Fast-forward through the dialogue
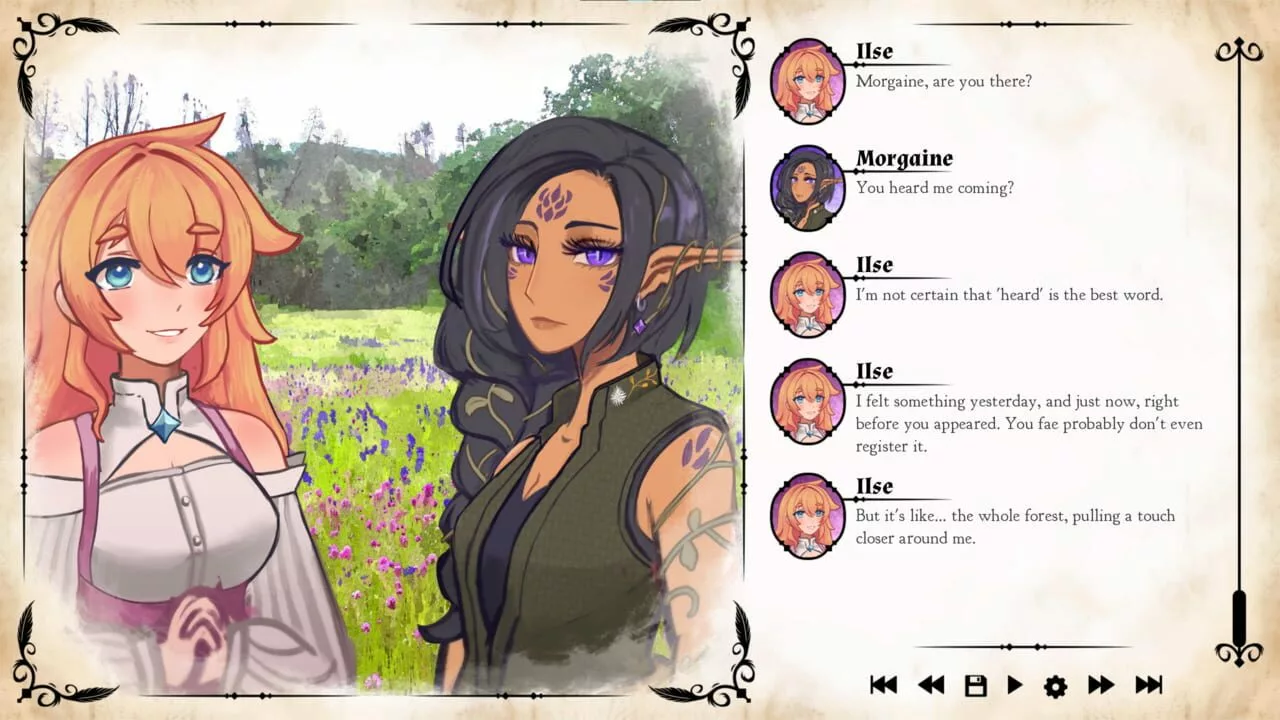The height and width of the screenshot is (720, 1280). (1100, 685)
